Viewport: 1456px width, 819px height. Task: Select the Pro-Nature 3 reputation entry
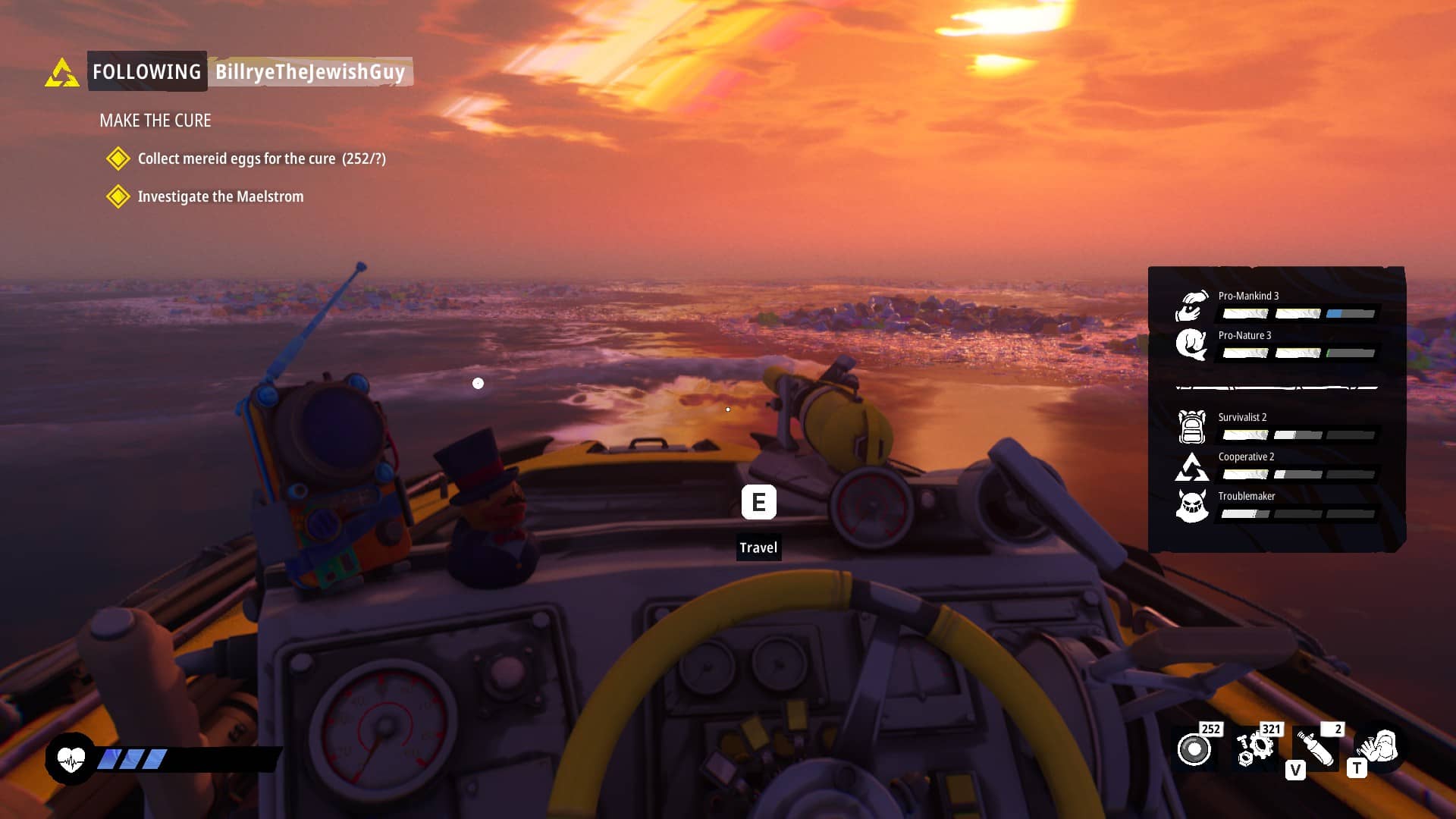click(1278, 344)
